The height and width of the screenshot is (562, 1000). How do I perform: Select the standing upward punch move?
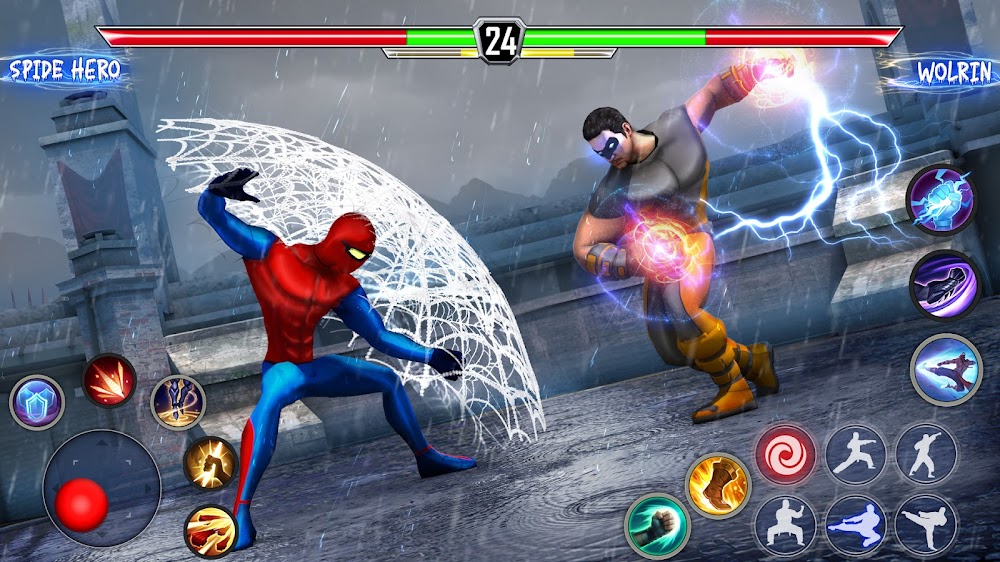926,454
